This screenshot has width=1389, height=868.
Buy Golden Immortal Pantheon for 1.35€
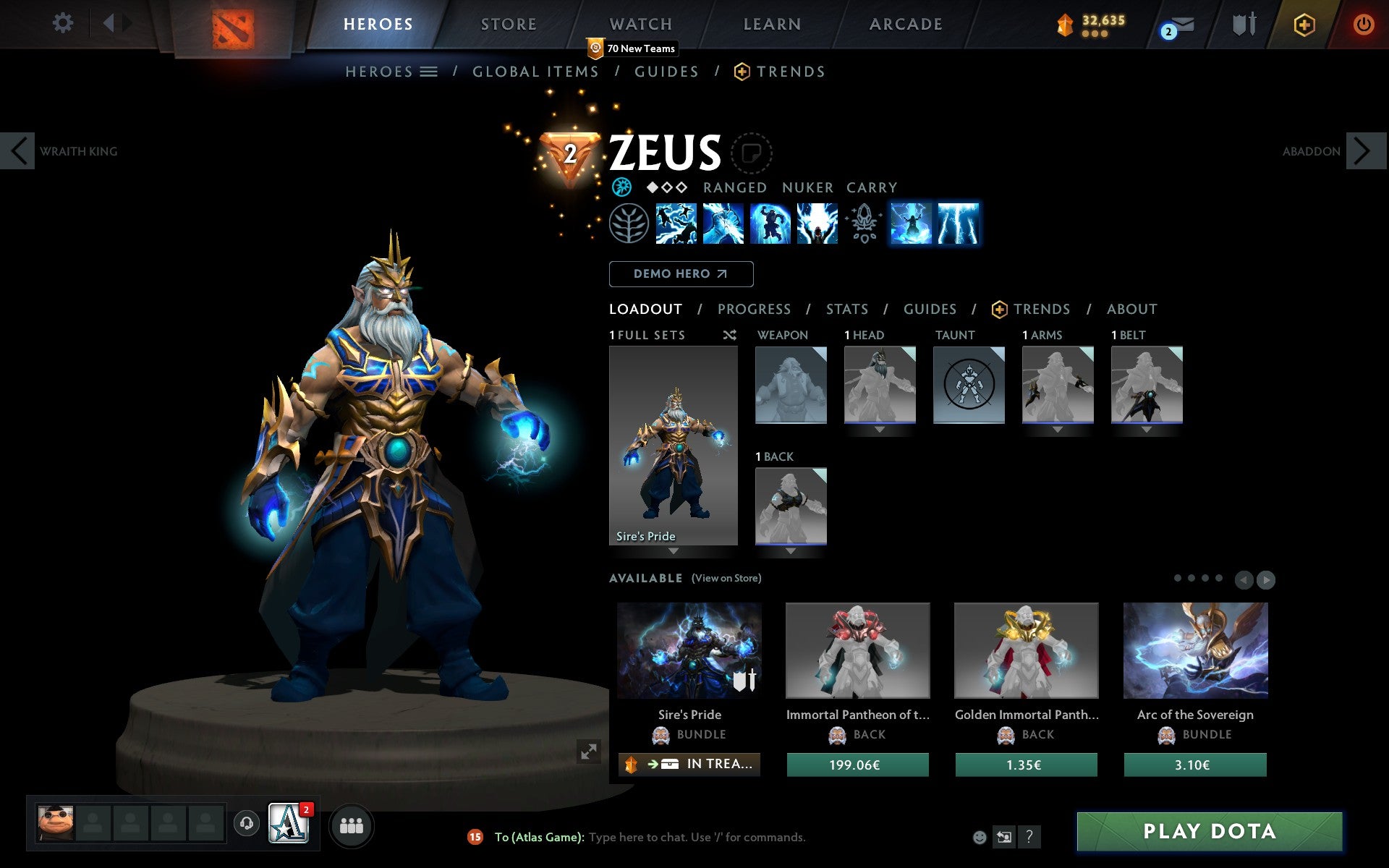[x=1026, y=764]
